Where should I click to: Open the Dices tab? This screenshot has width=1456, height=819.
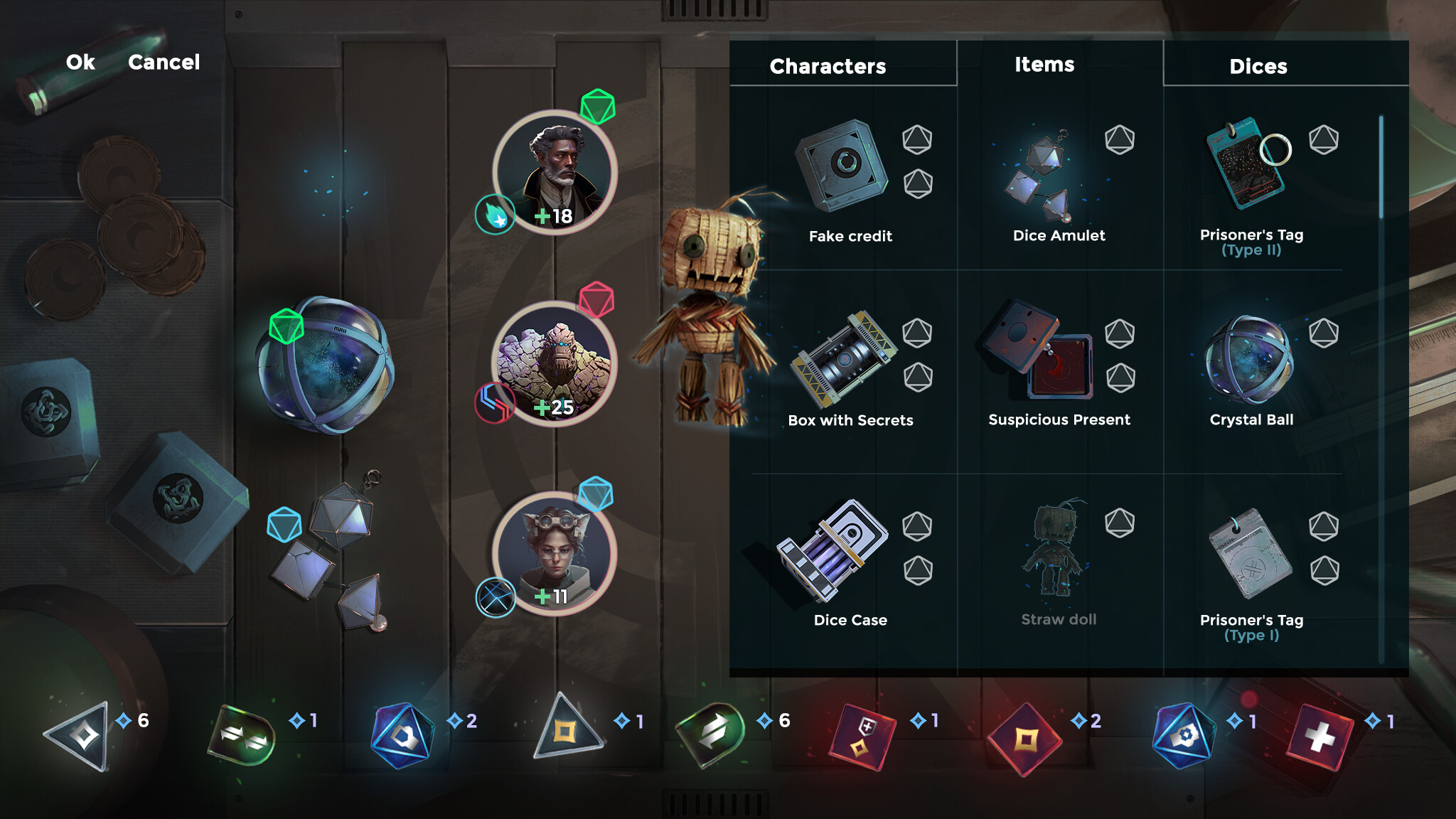click(x=1258, y=66)
